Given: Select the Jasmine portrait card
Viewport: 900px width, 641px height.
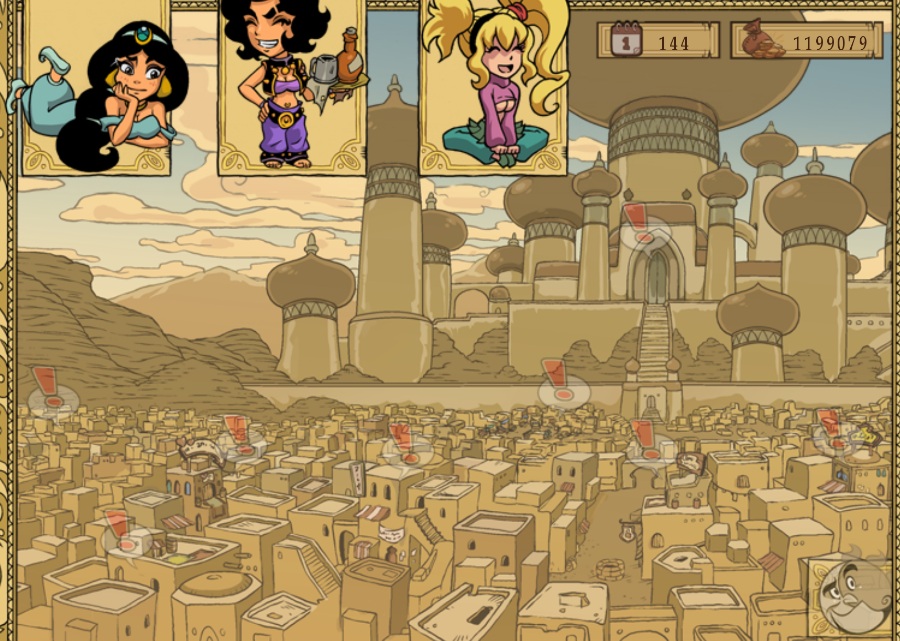Looking at the screenshot, I should tap(96, 88).
